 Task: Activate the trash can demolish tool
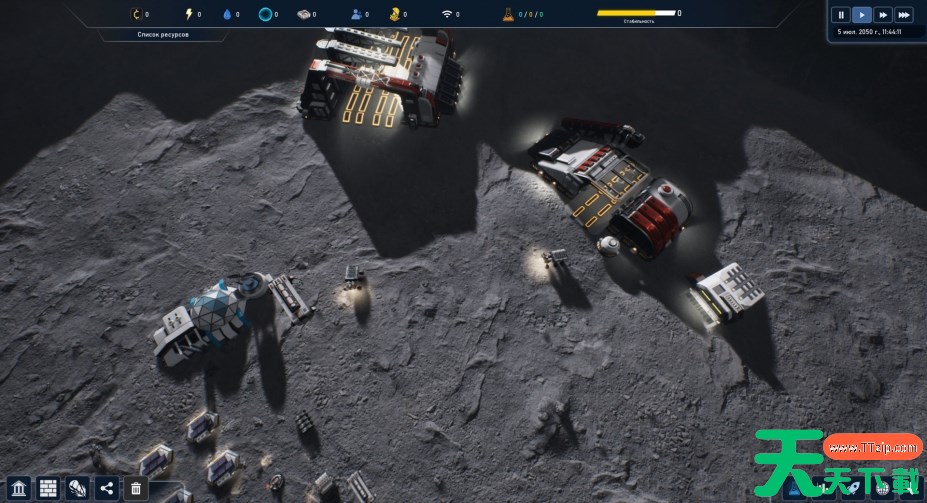tap(136, 488)
